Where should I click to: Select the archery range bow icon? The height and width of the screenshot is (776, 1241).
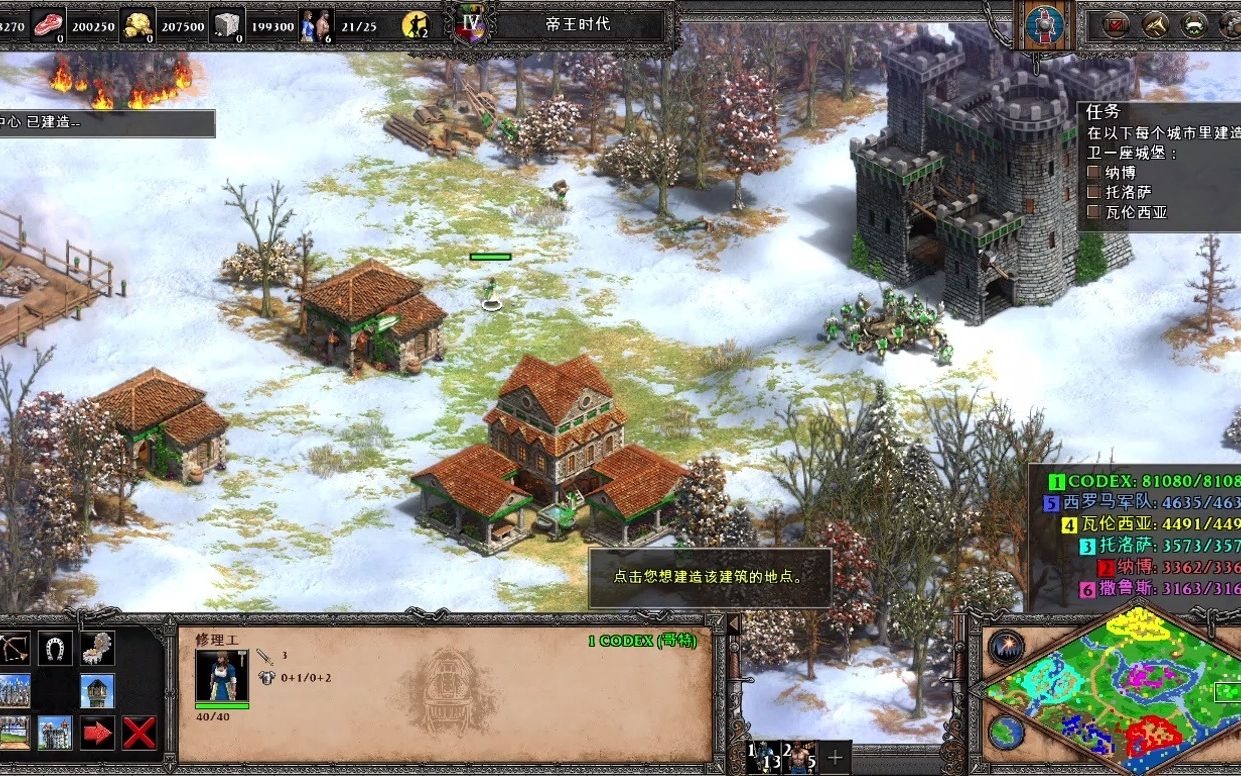coord(15,649)
